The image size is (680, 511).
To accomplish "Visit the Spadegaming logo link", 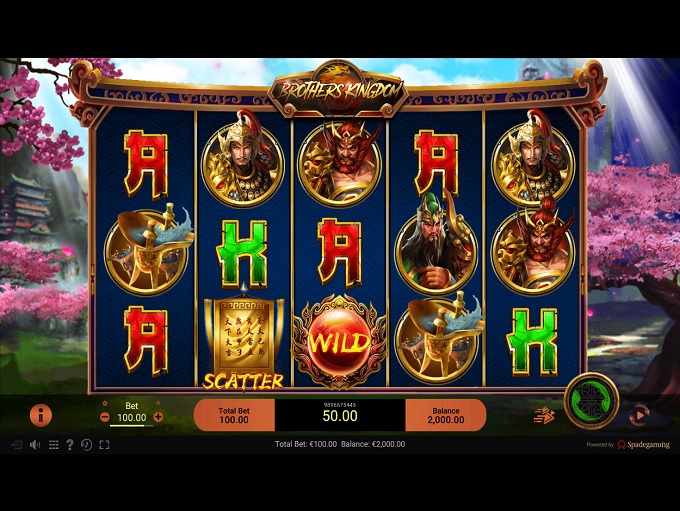I will click(645, 444).
